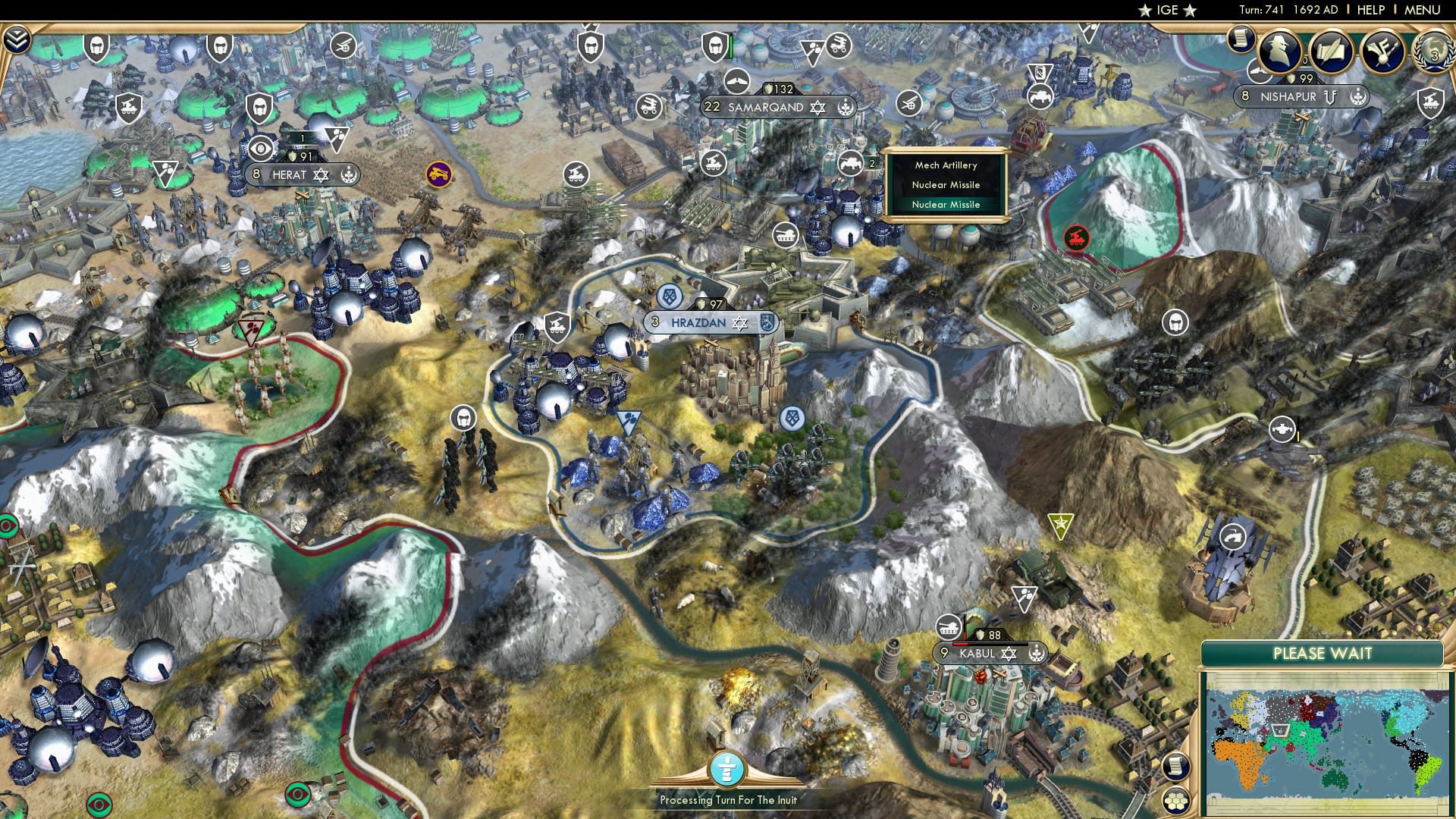Open the Espionage overview spy icon
Image resolution: width=1456 pixels, height=819 pixels.
pos(1279,52)
